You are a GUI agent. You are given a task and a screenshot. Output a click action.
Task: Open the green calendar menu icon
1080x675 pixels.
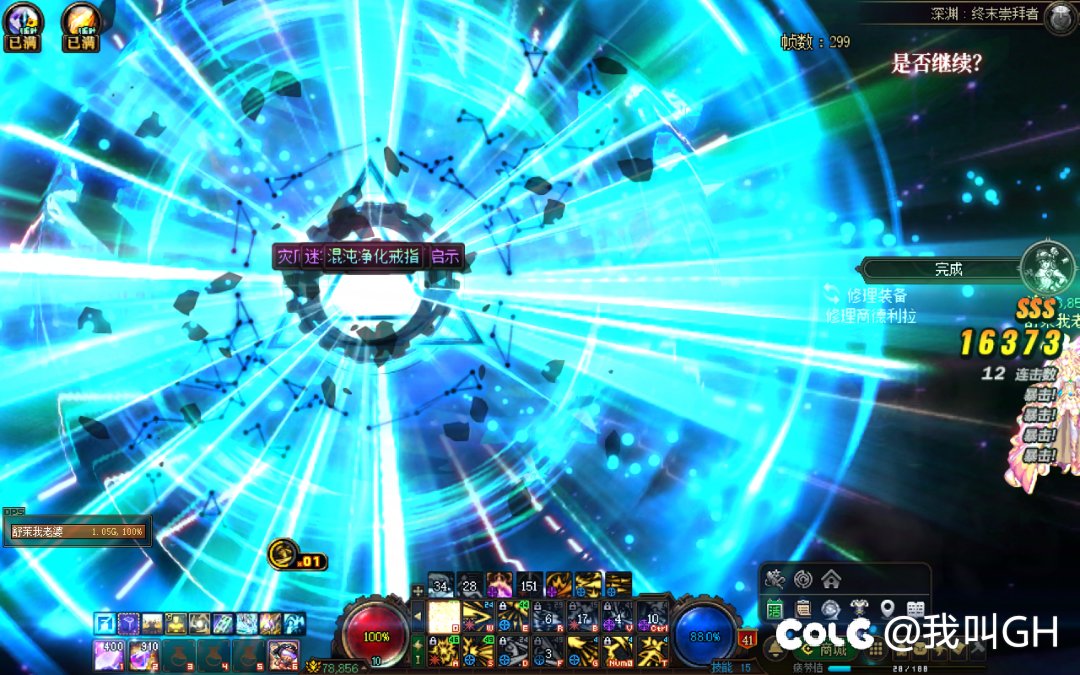(x=775, y=608)
